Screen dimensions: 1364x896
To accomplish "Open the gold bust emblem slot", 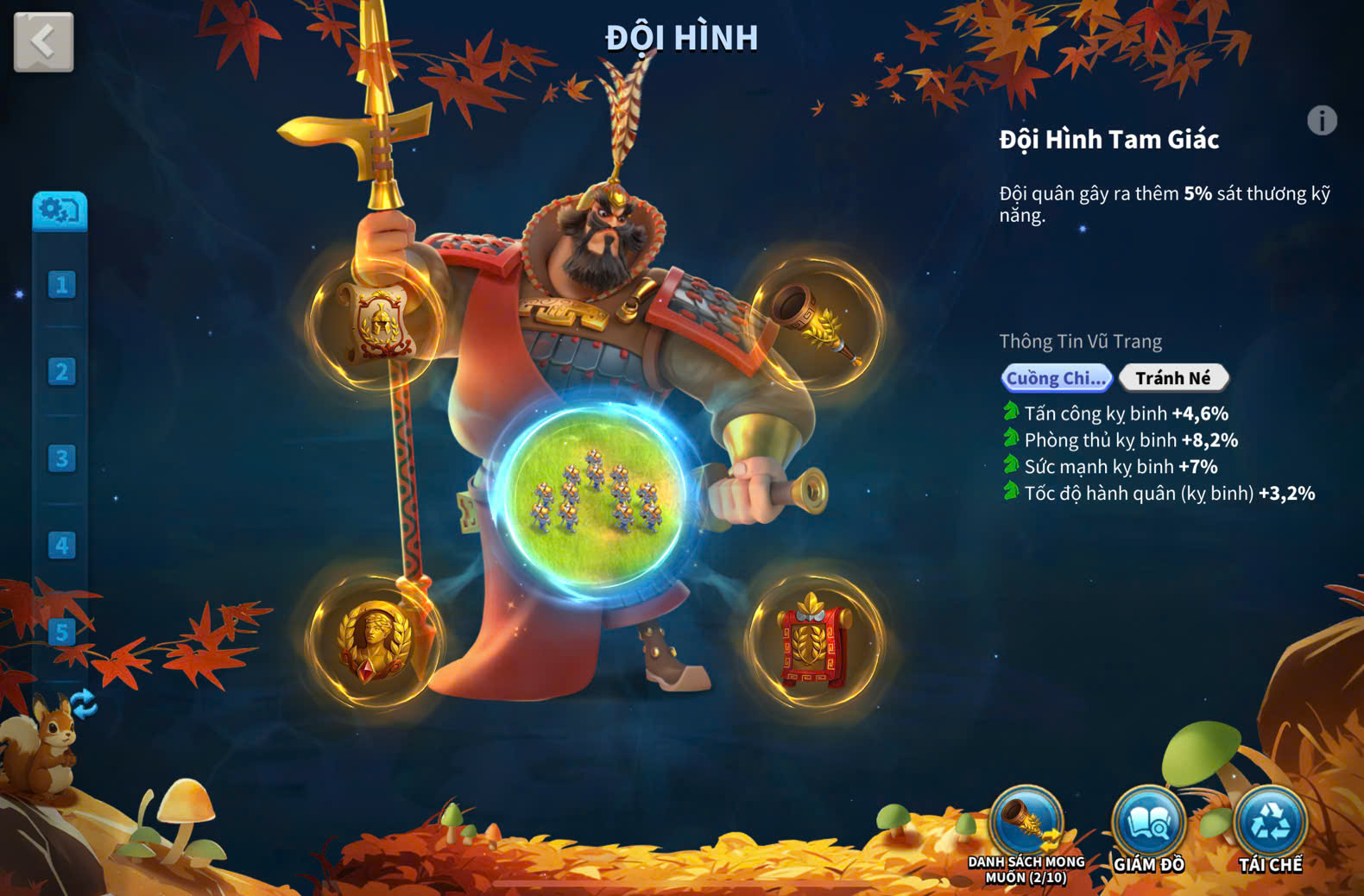I will (375, 641).
